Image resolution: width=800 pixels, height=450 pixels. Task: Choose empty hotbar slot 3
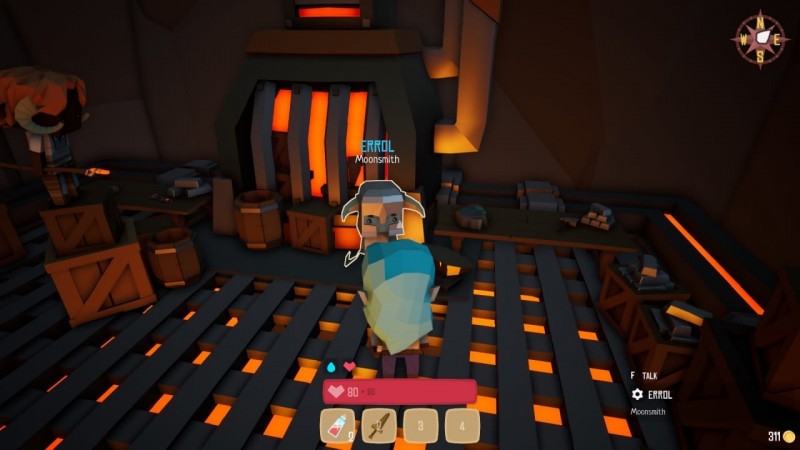(421, 426)
